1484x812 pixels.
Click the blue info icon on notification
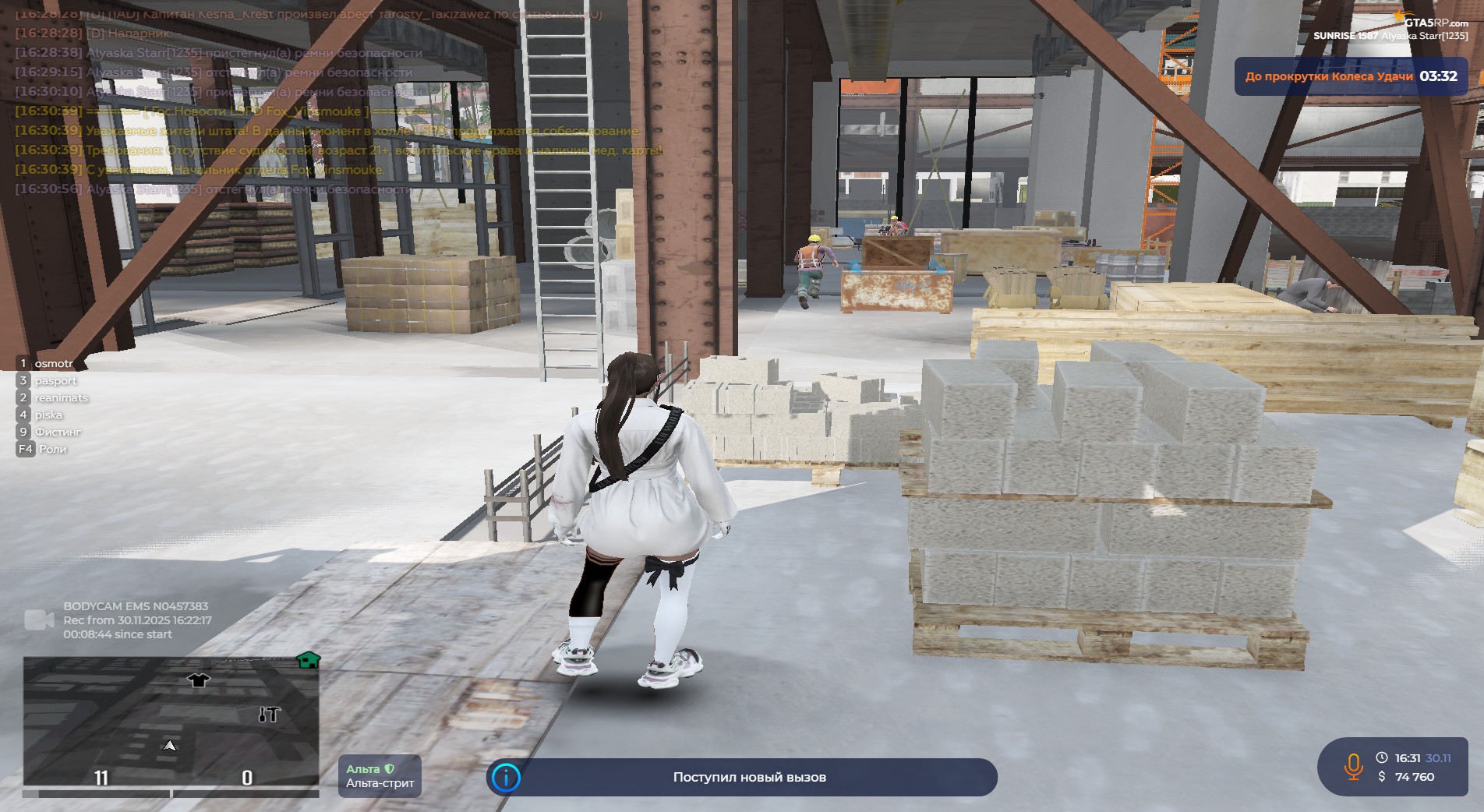point(507,777)
